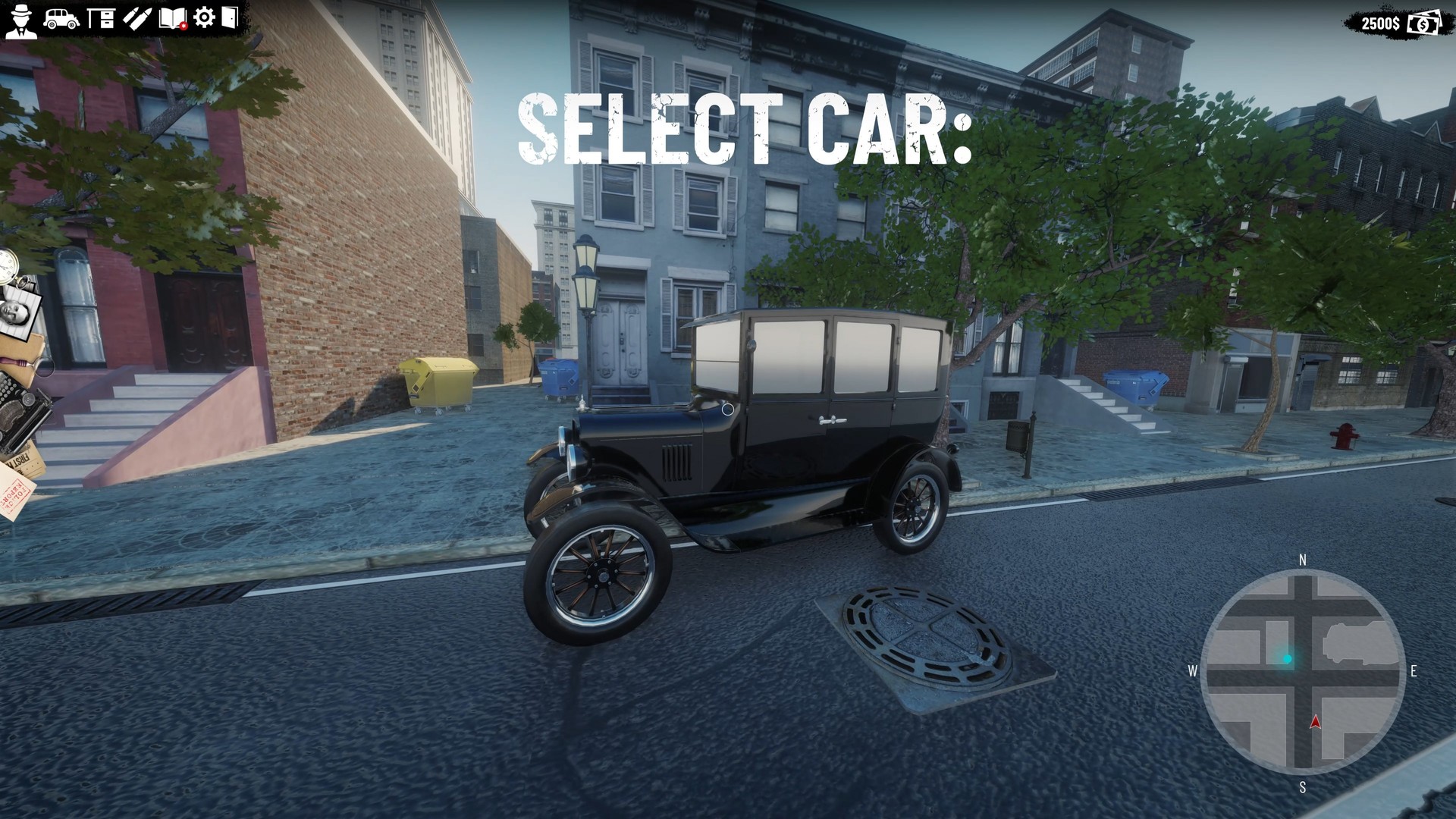Image resolution: width=1456 pixels, height=819 pixels.
Task: Click the dollar bills money icon
Action: (1423, 24)
